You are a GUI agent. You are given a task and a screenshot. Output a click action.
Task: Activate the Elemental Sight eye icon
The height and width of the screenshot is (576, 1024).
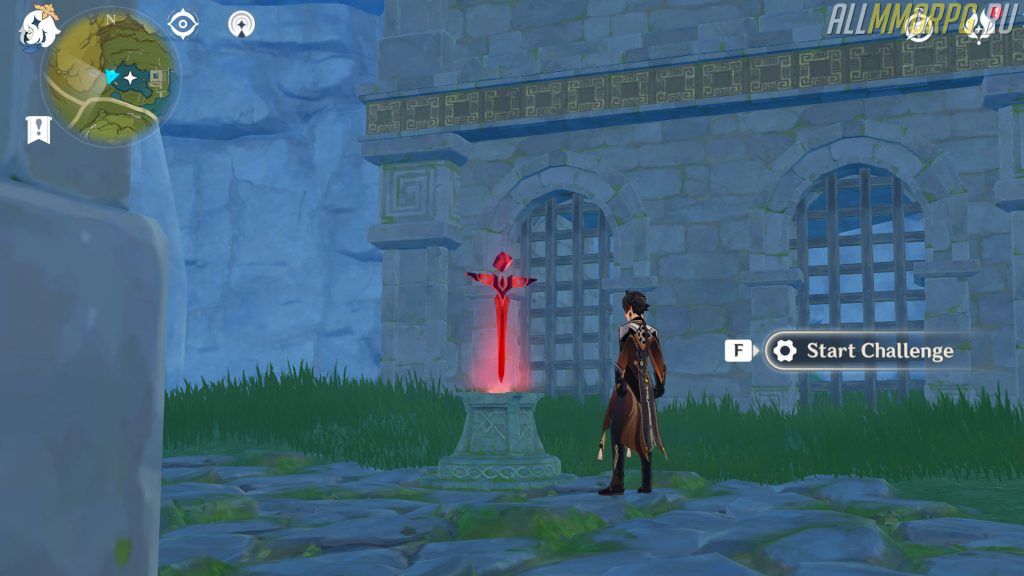183,24
